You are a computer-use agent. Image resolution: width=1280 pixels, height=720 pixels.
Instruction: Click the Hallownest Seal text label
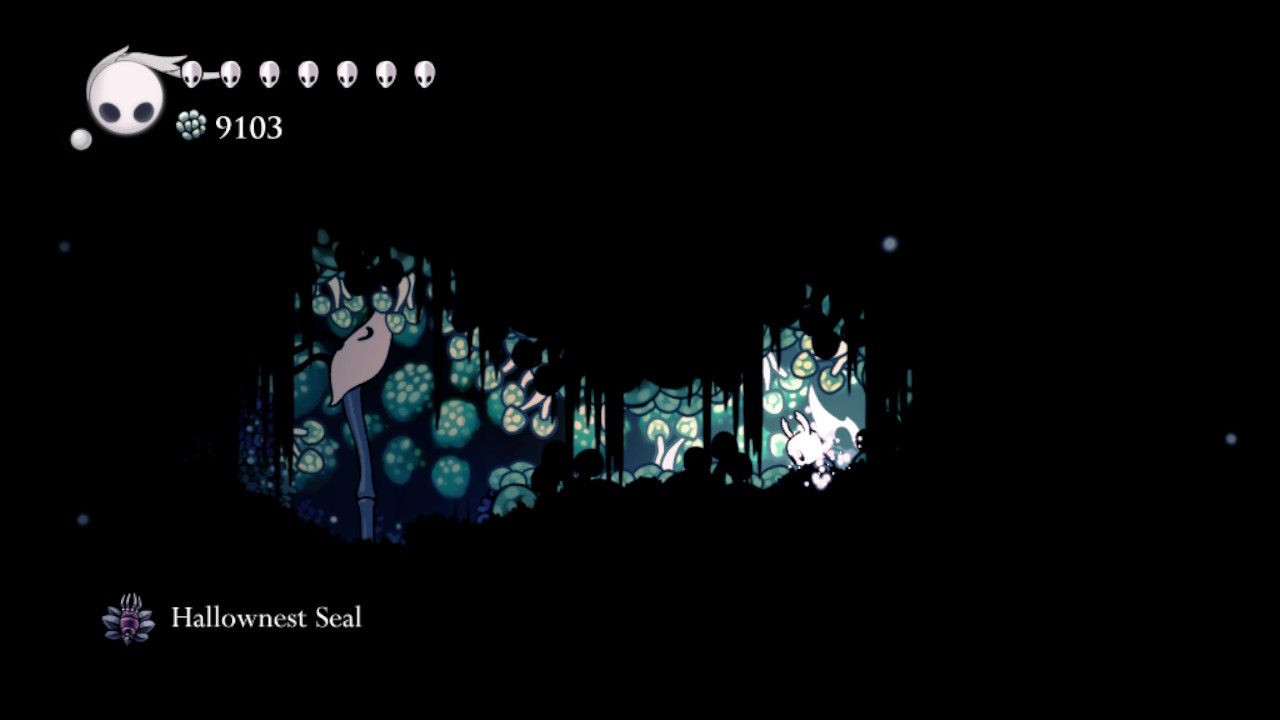pyautogui.click(x=267, y=618)
